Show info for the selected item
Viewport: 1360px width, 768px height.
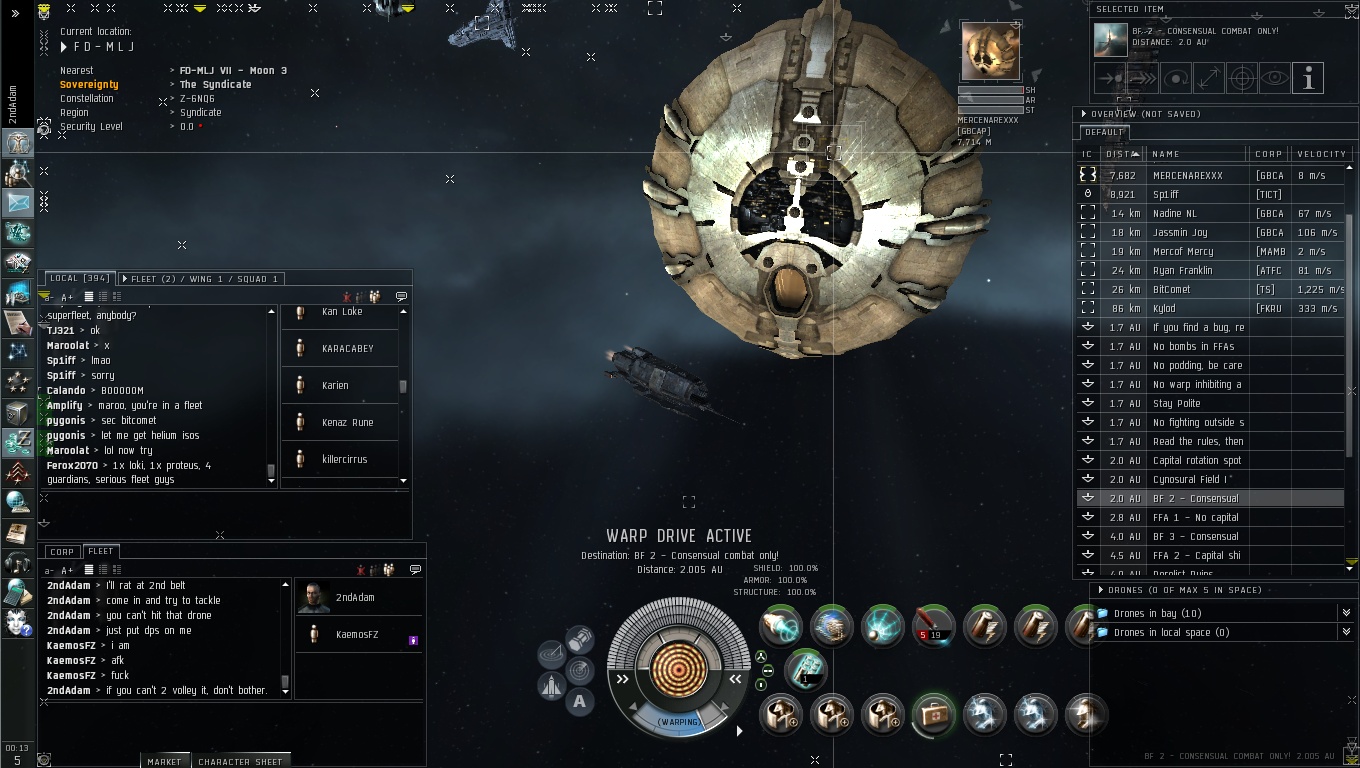1308,78
